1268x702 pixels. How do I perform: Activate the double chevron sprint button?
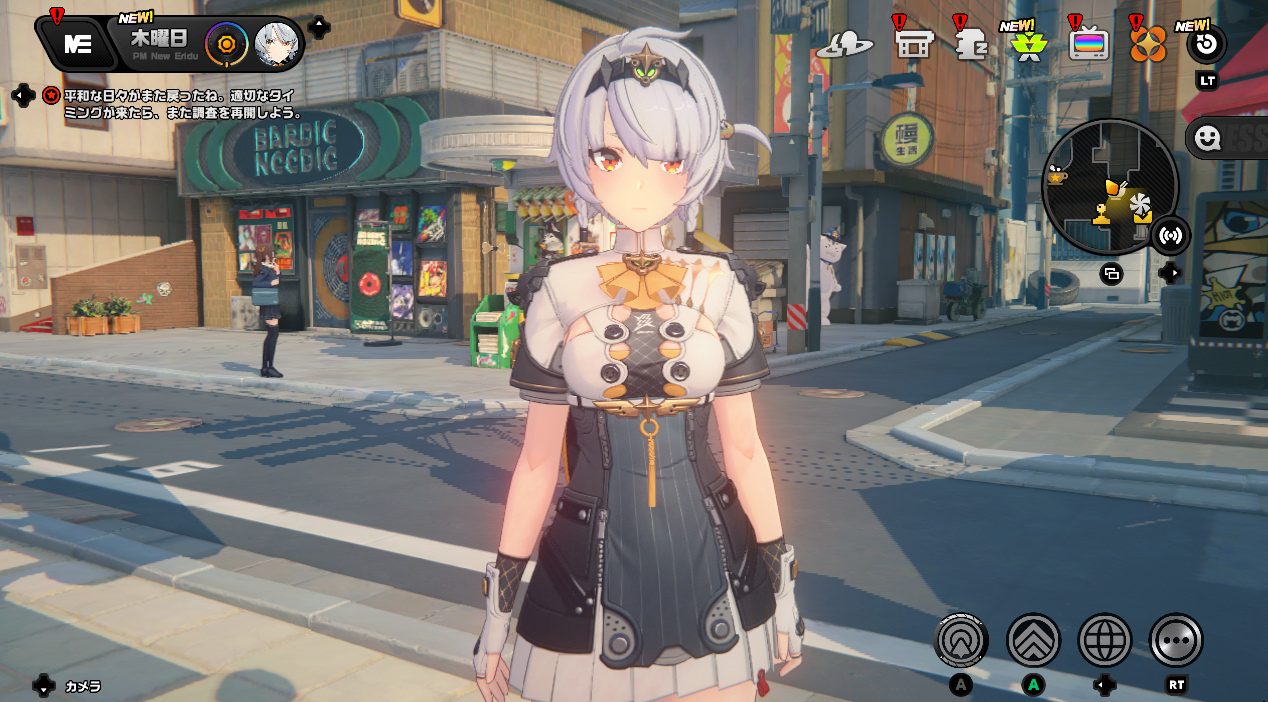1033,640
